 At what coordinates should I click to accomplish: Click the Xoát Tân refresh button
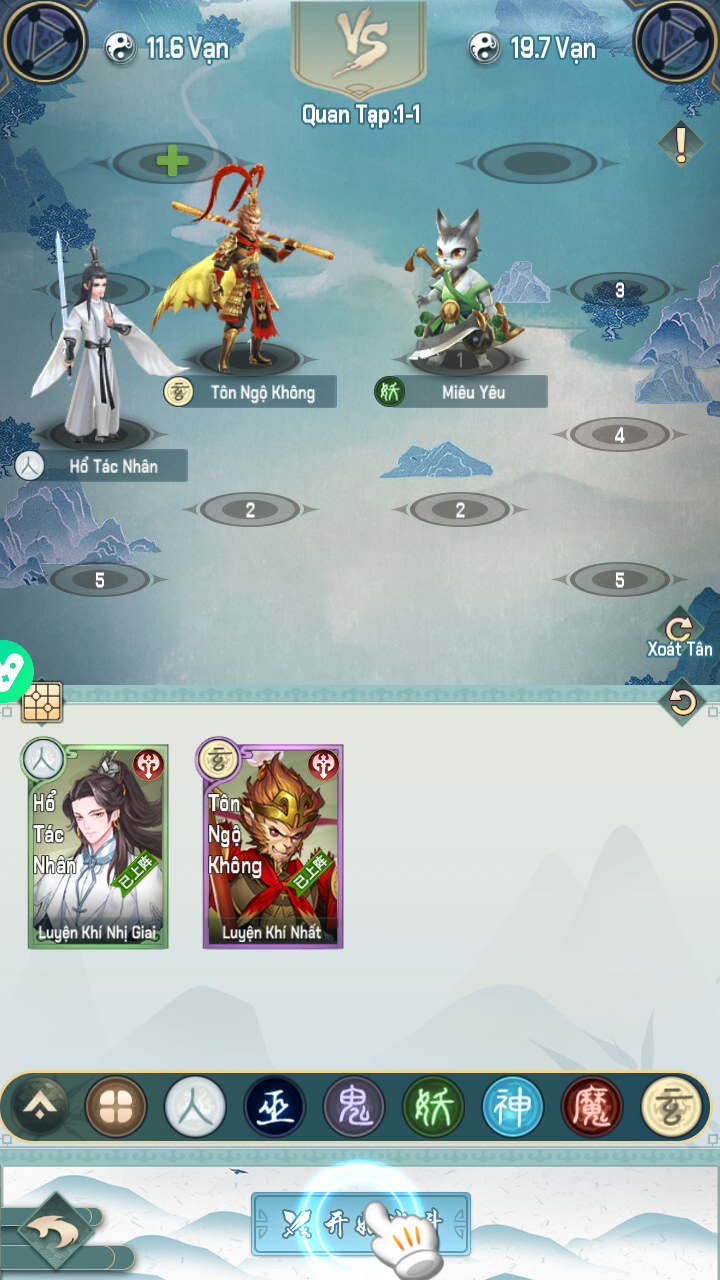point(680,634)
